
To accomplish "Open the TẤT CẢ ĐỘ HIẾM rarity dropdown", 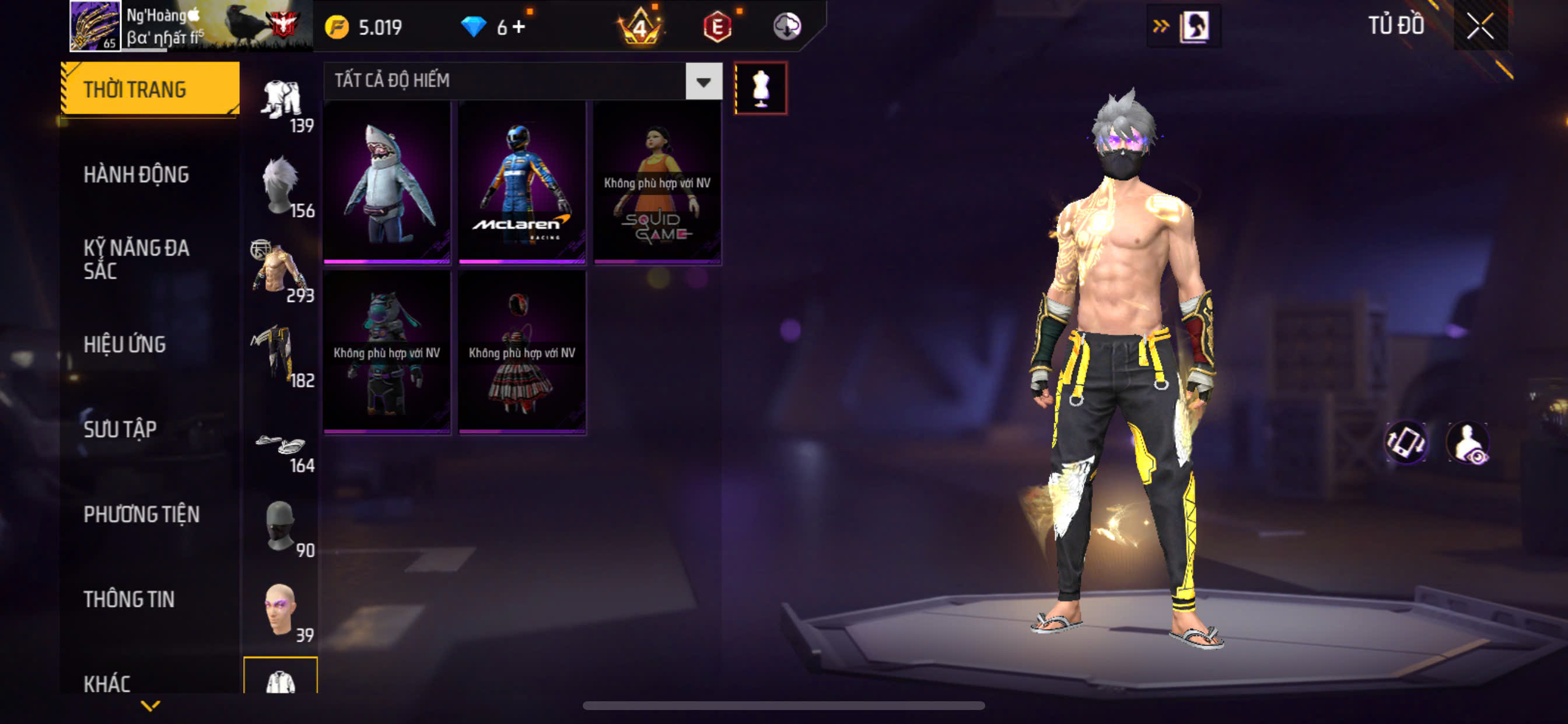I will click(x=703, y=81).
